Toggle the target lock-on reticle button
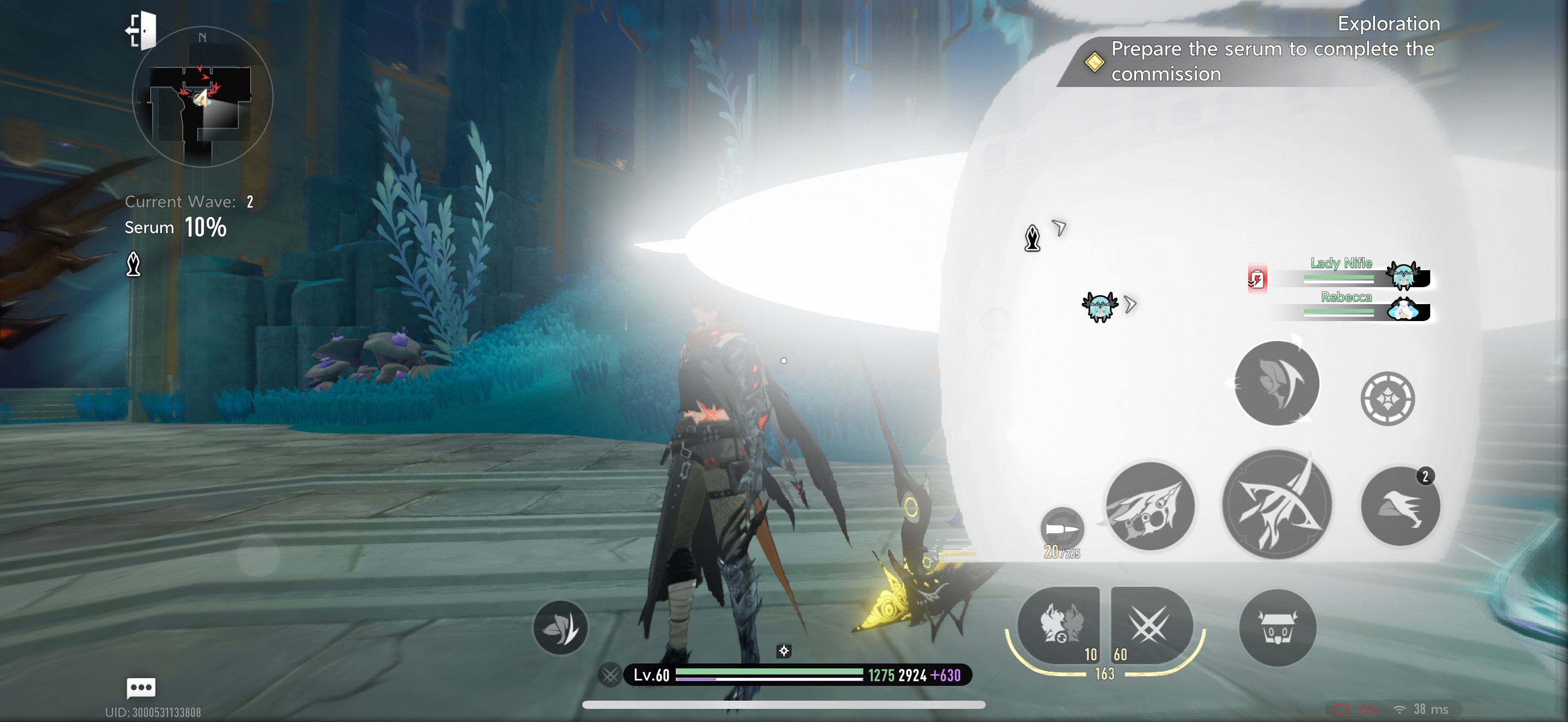 coord(1387,399)
